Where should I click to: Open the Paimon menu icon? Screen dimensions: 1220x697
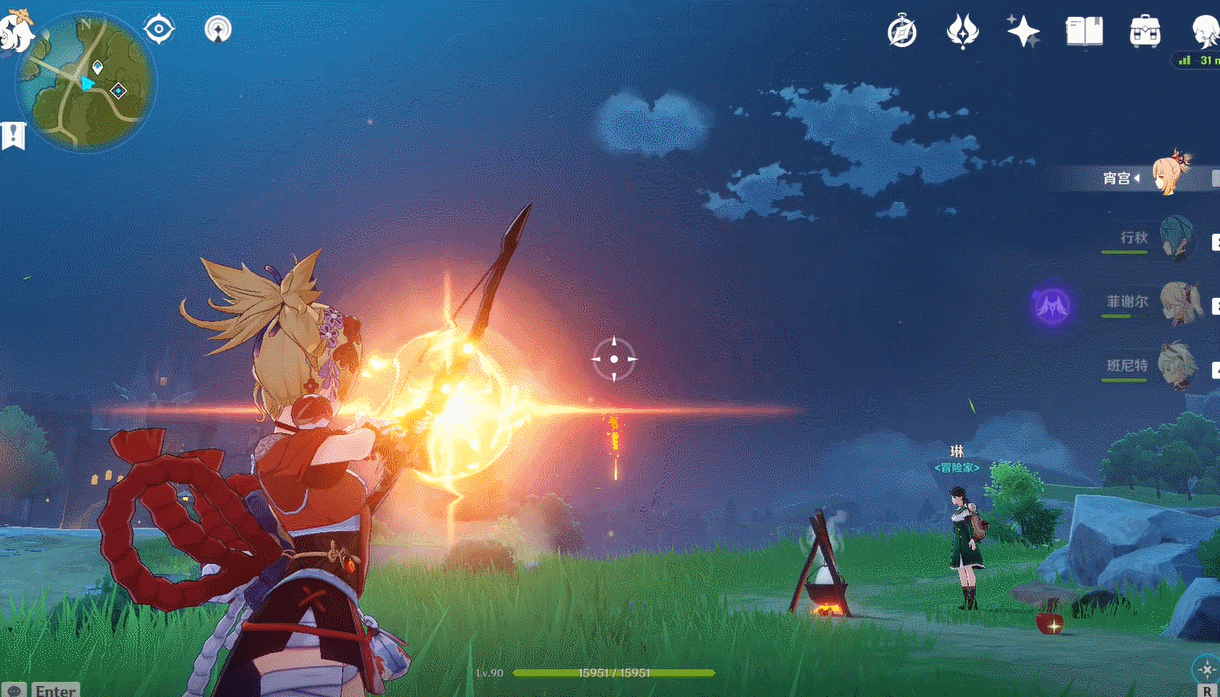pyautogui.click(x=16, y=32)
